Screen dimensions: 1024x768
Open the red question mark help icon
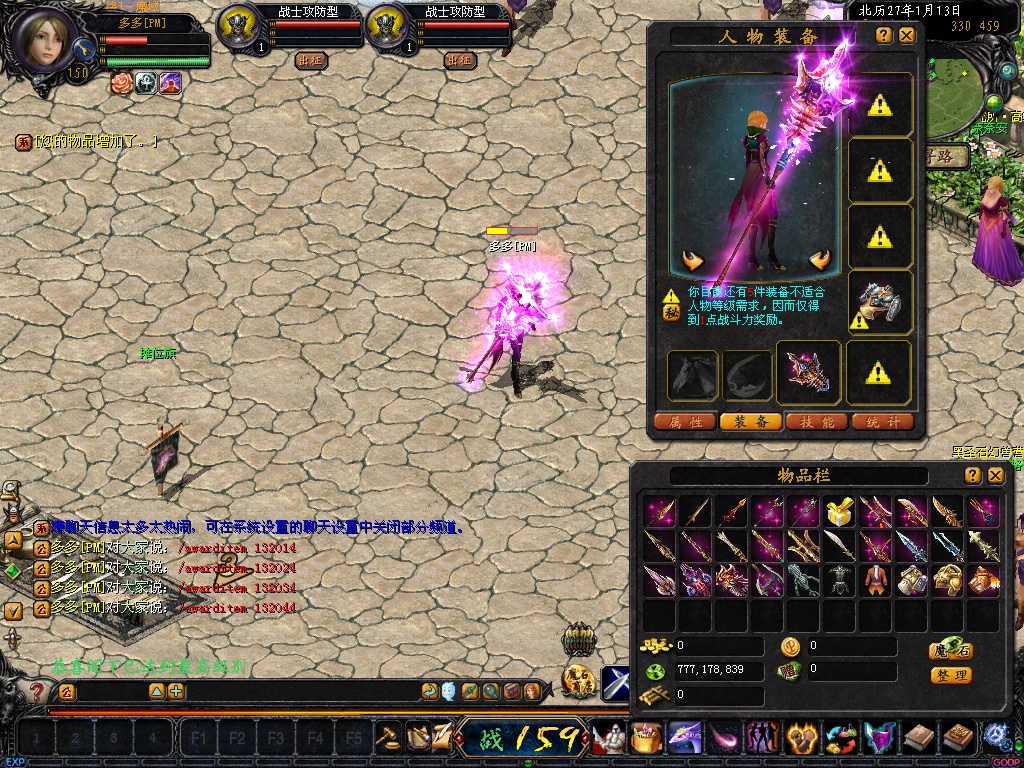[37, 691]
